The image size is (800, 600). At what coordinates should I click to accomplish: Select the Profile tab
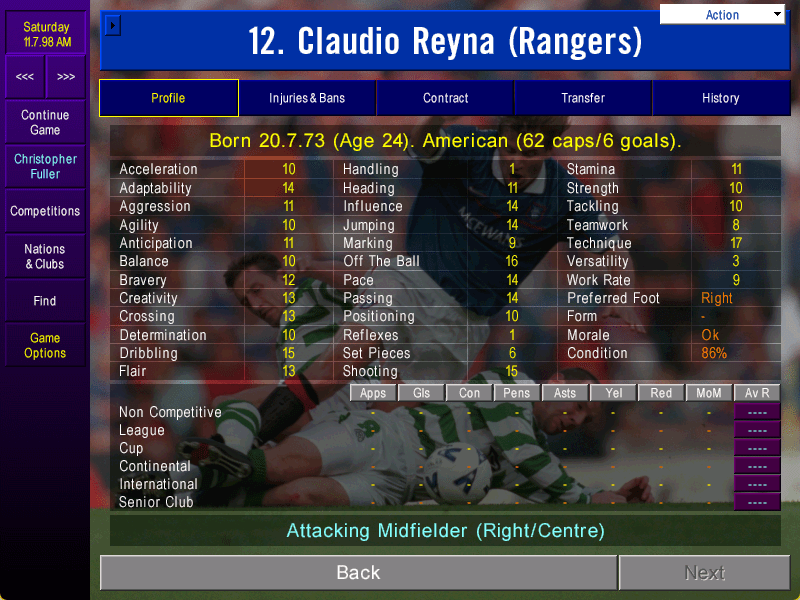coord(168,98)
